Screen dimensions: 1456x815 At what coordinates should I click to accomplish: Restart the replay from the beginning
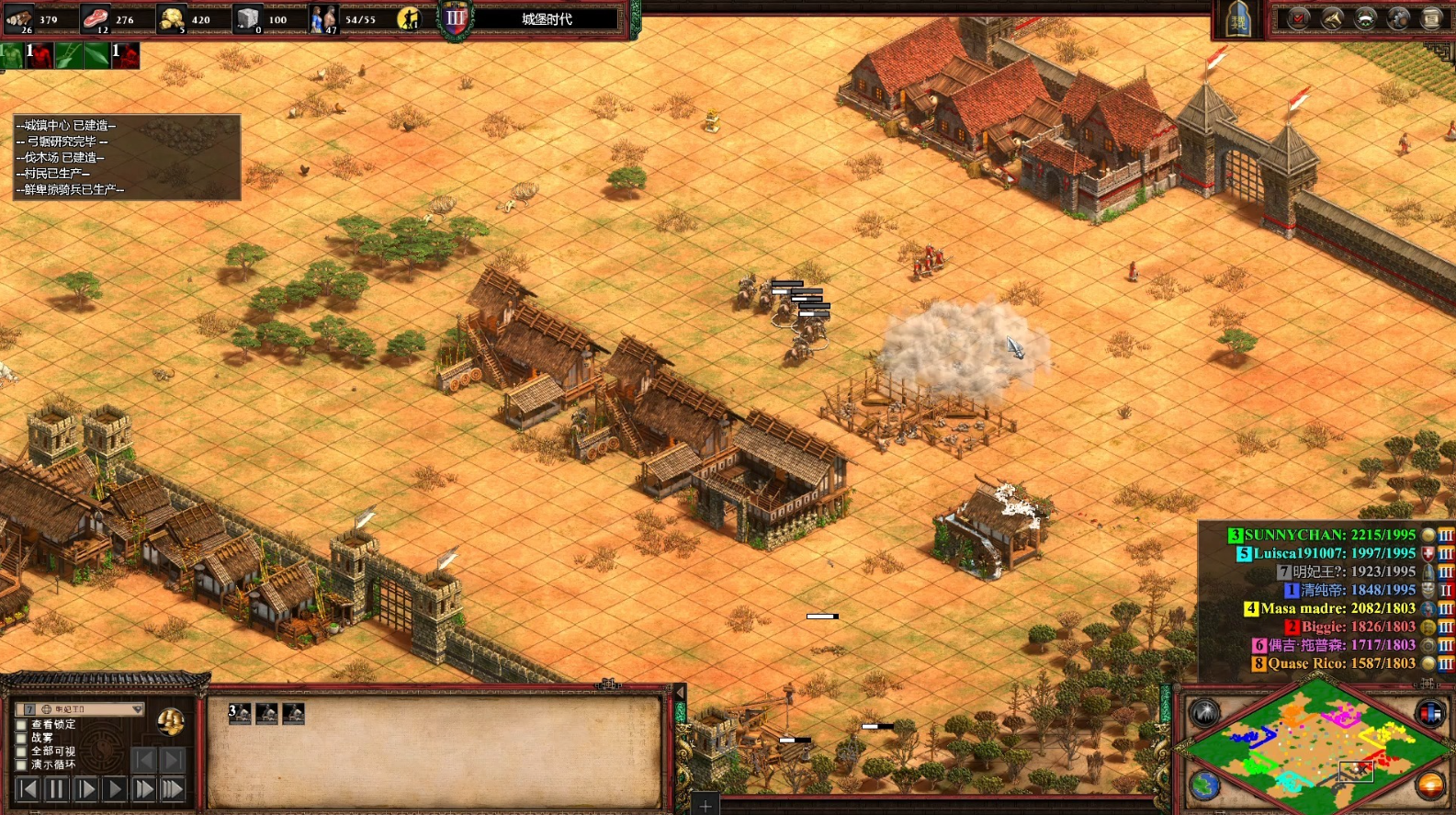28,788
